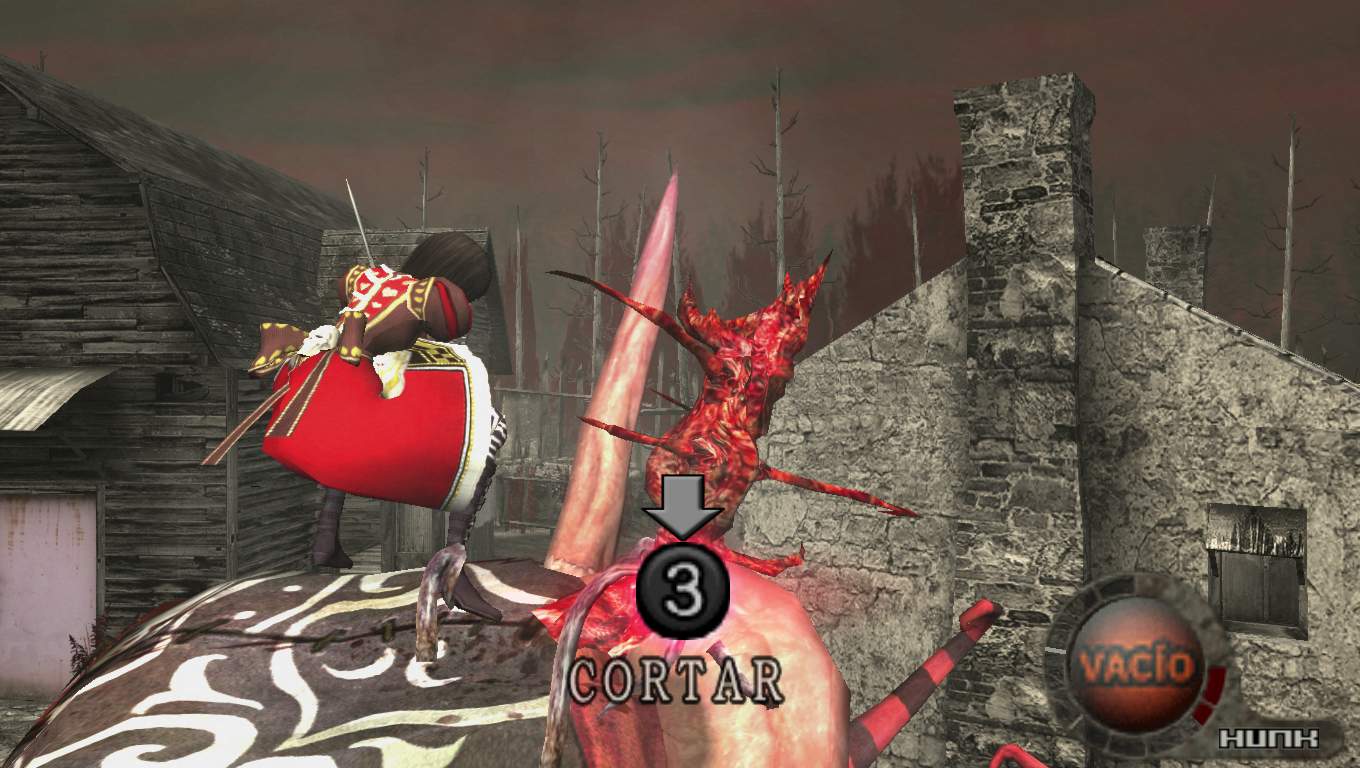Toggle the CORTAR action by clicking its prompt
The height and width of the screenshot is (768, 1360).
(x=675, y=680)
